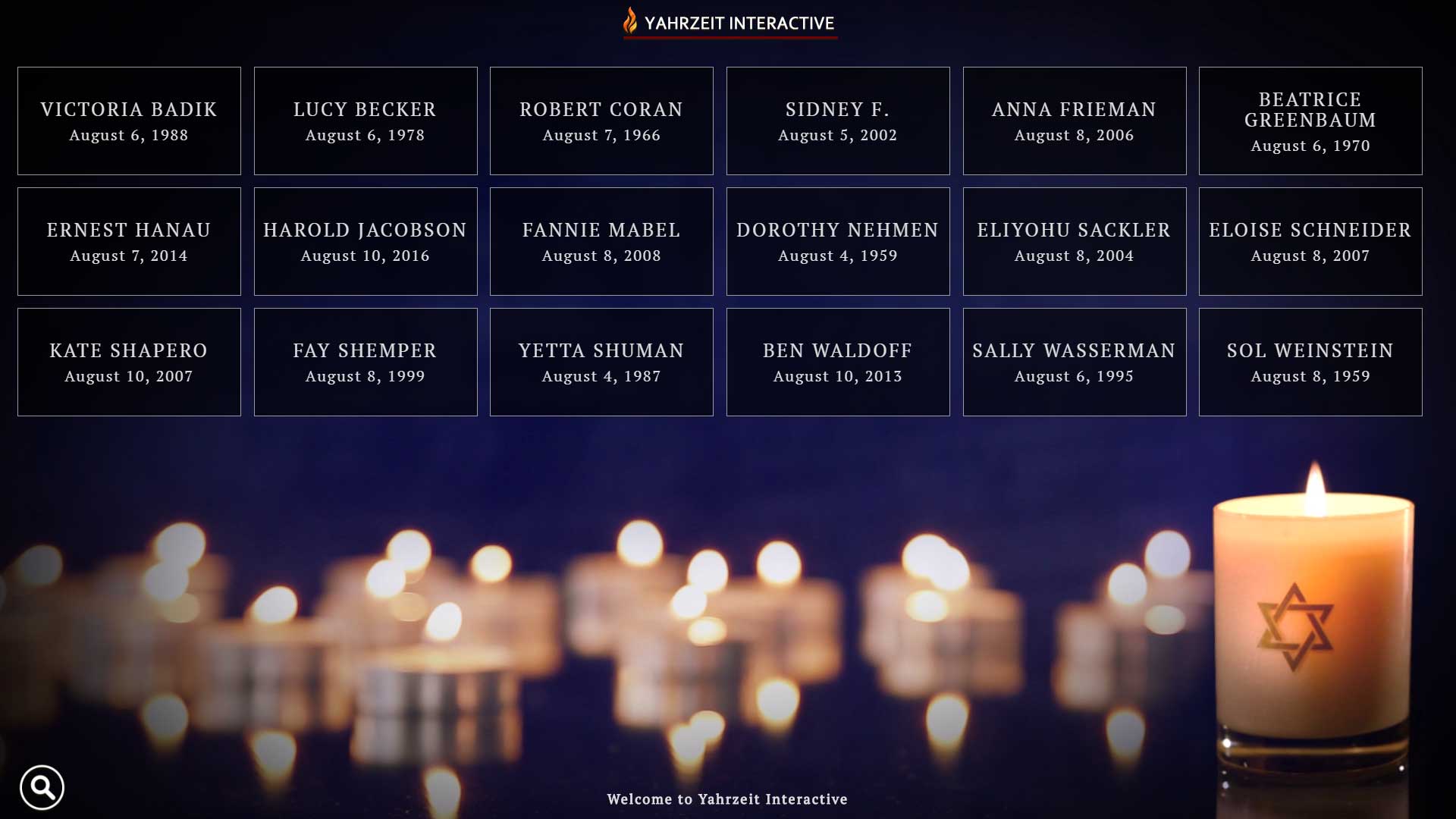Click the Harold Jacobson tile
This screenshot has width=1456, height=819.
pyautogui.click(x=366, y=241)
